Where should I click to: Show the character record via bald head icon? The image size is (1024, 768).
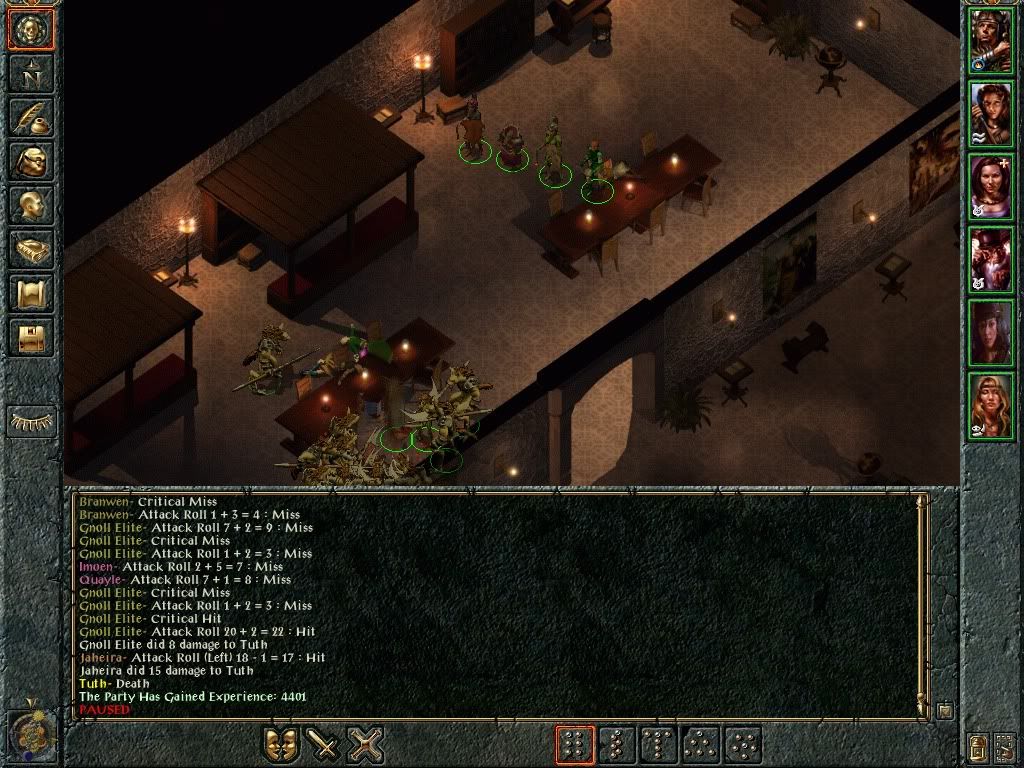tap(31, 205)
